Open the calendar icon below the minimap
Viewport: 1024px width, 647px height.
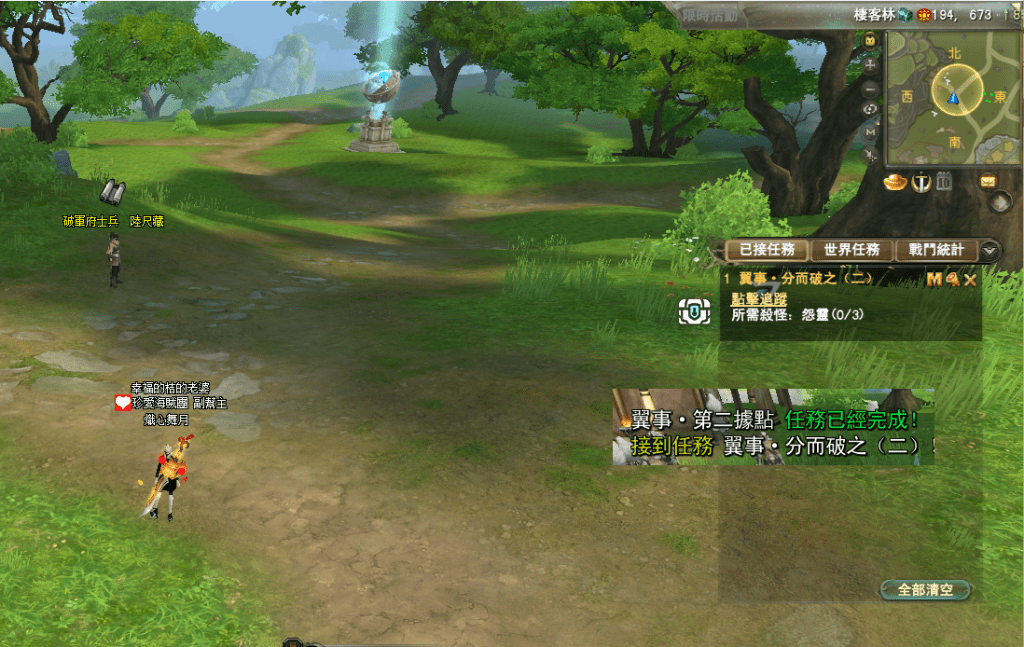pyautogui.click(x=943, y=181)
